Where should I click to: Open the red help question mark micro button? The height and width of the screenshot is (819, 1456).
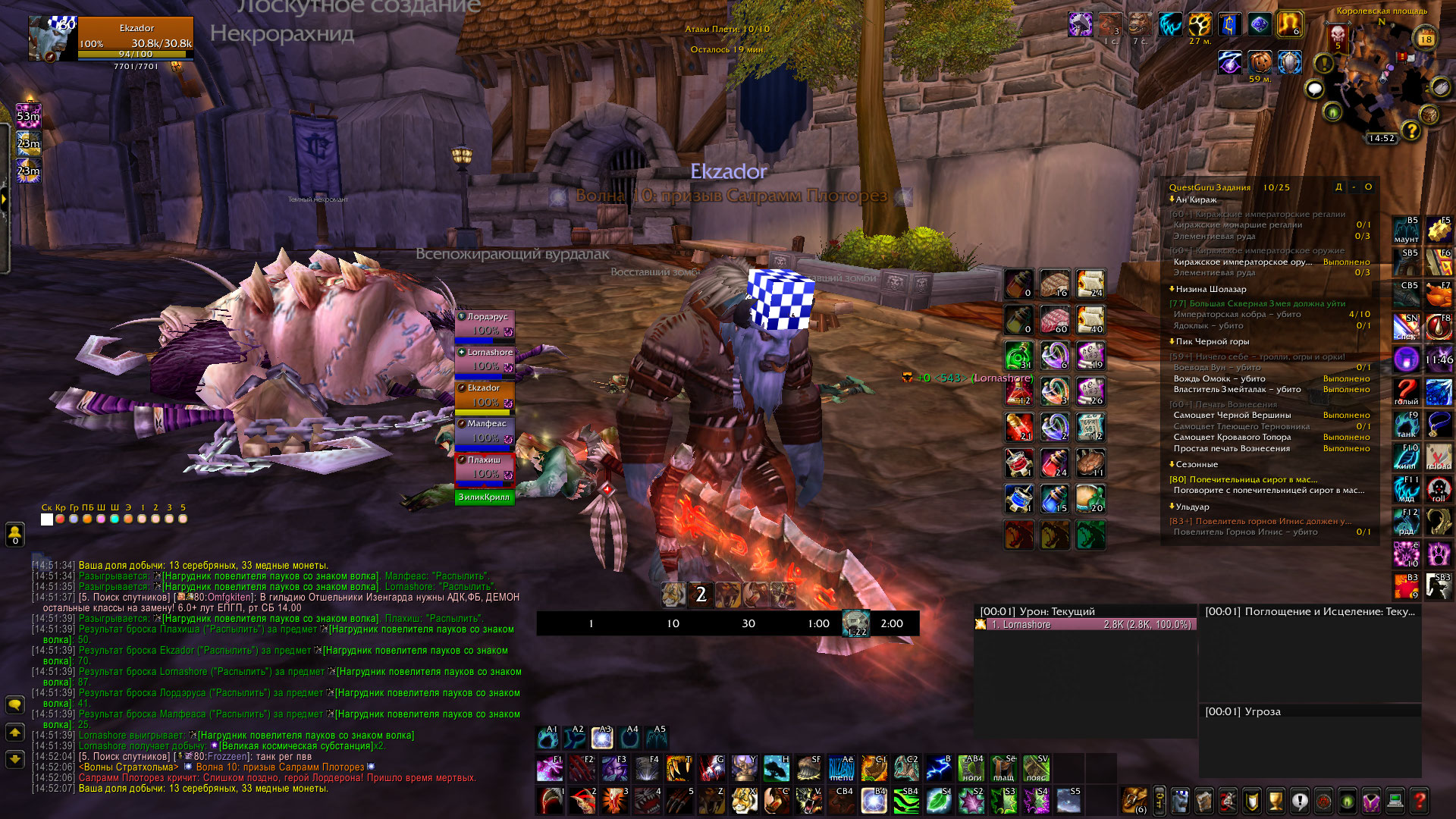pyautogui.click(x=1420, y=800)
